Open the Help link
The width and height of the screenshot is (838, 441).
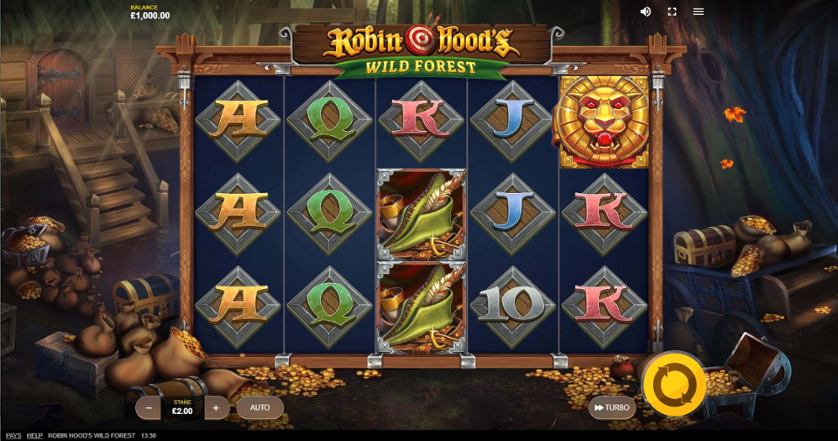click(35, 436)
